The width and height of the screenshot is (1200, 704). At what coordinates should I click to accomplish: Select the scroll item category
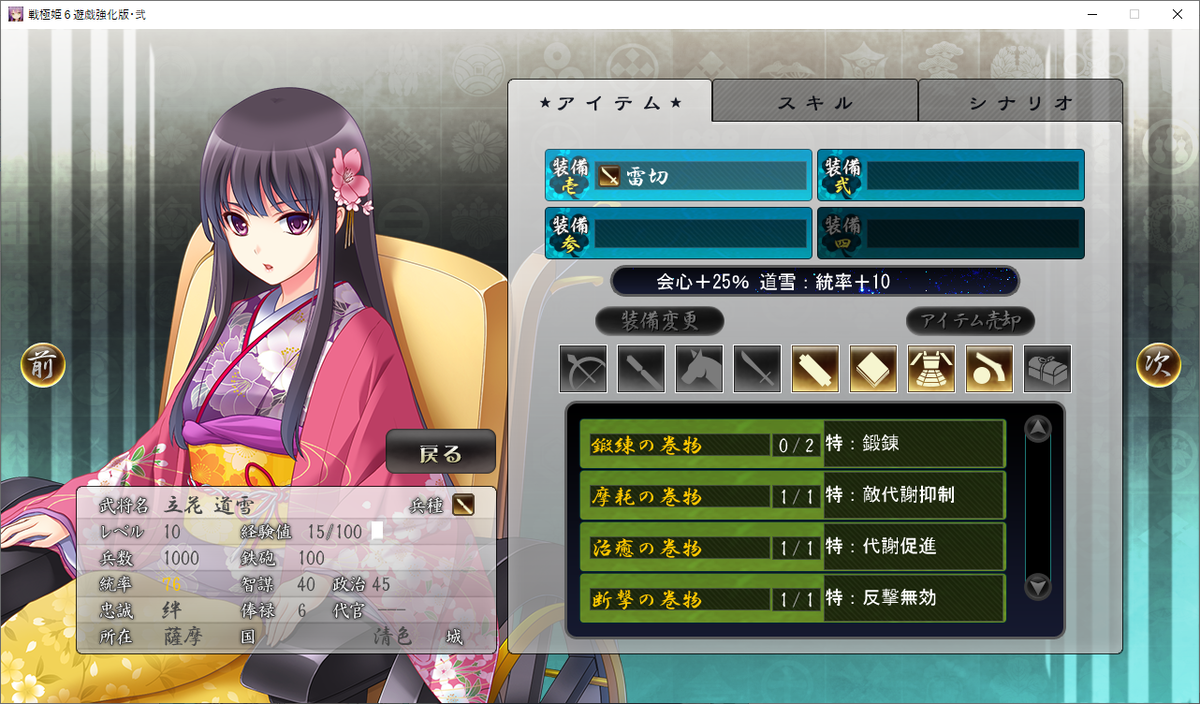click(816, 369)
